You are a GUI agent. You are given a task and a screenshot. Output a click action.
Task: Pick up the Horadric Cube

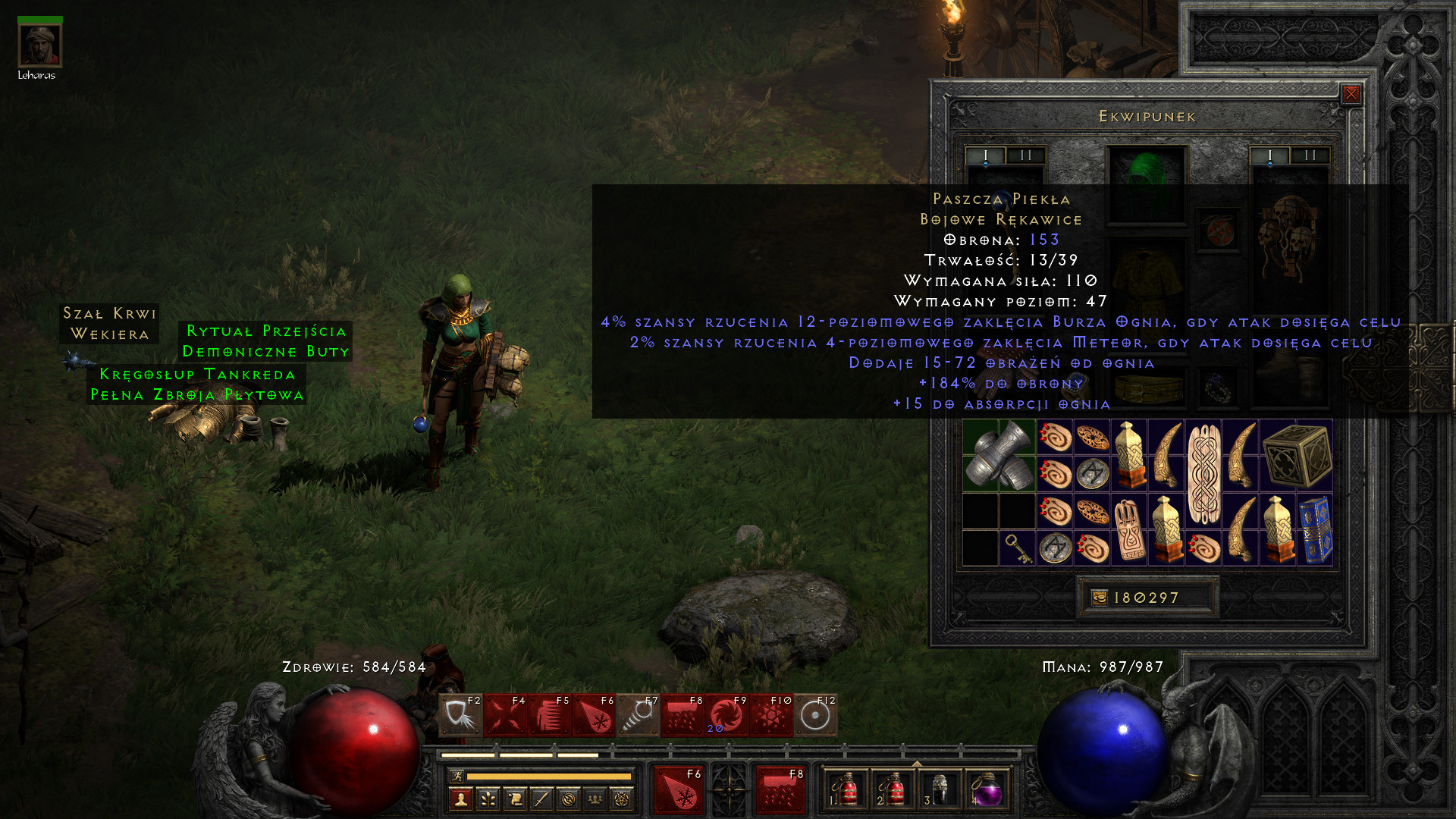pos(1297,455)
